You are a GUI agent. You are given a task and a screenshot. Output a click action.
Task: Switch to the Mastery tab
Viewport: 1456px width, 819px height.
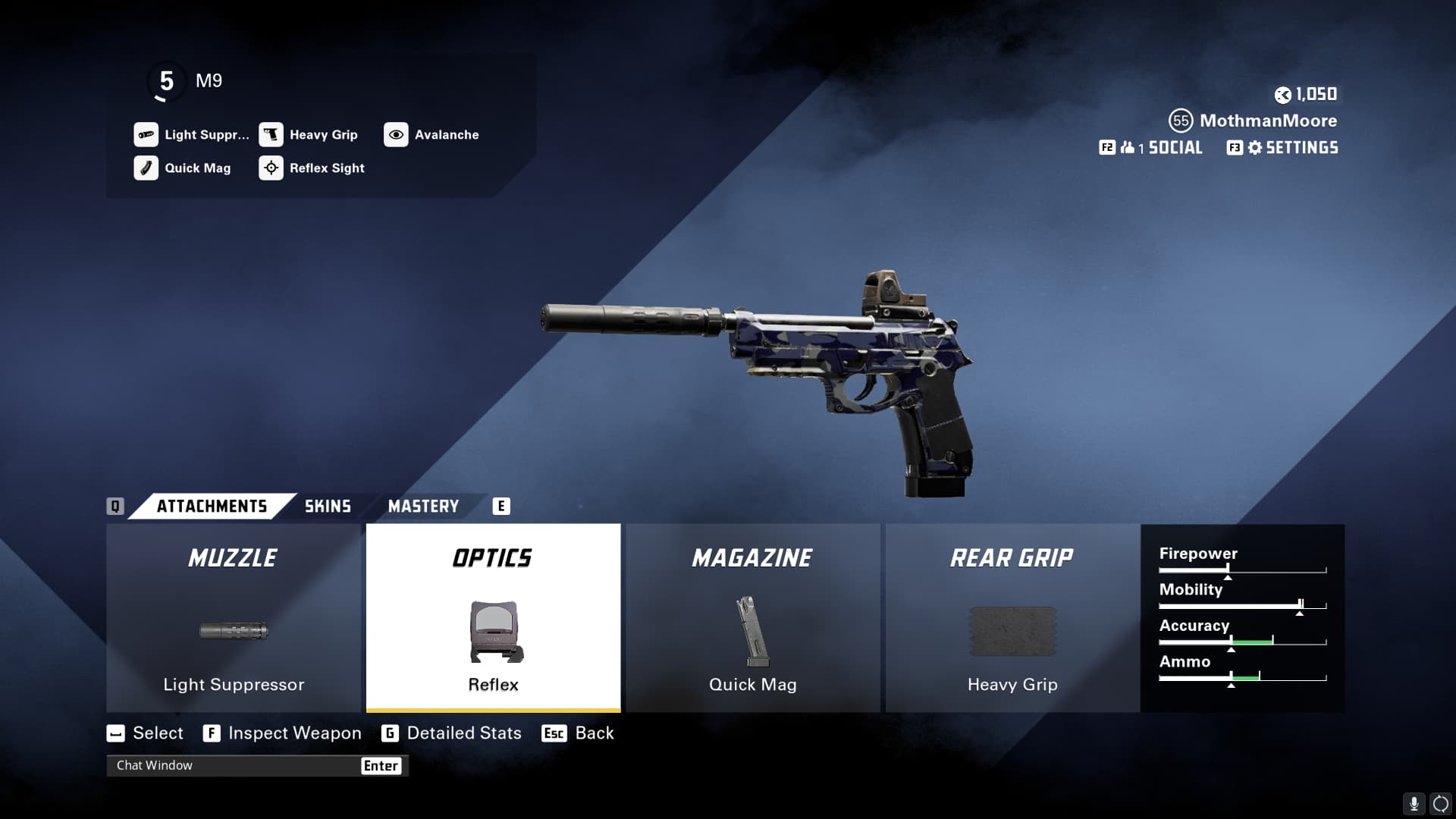point(423,506)
